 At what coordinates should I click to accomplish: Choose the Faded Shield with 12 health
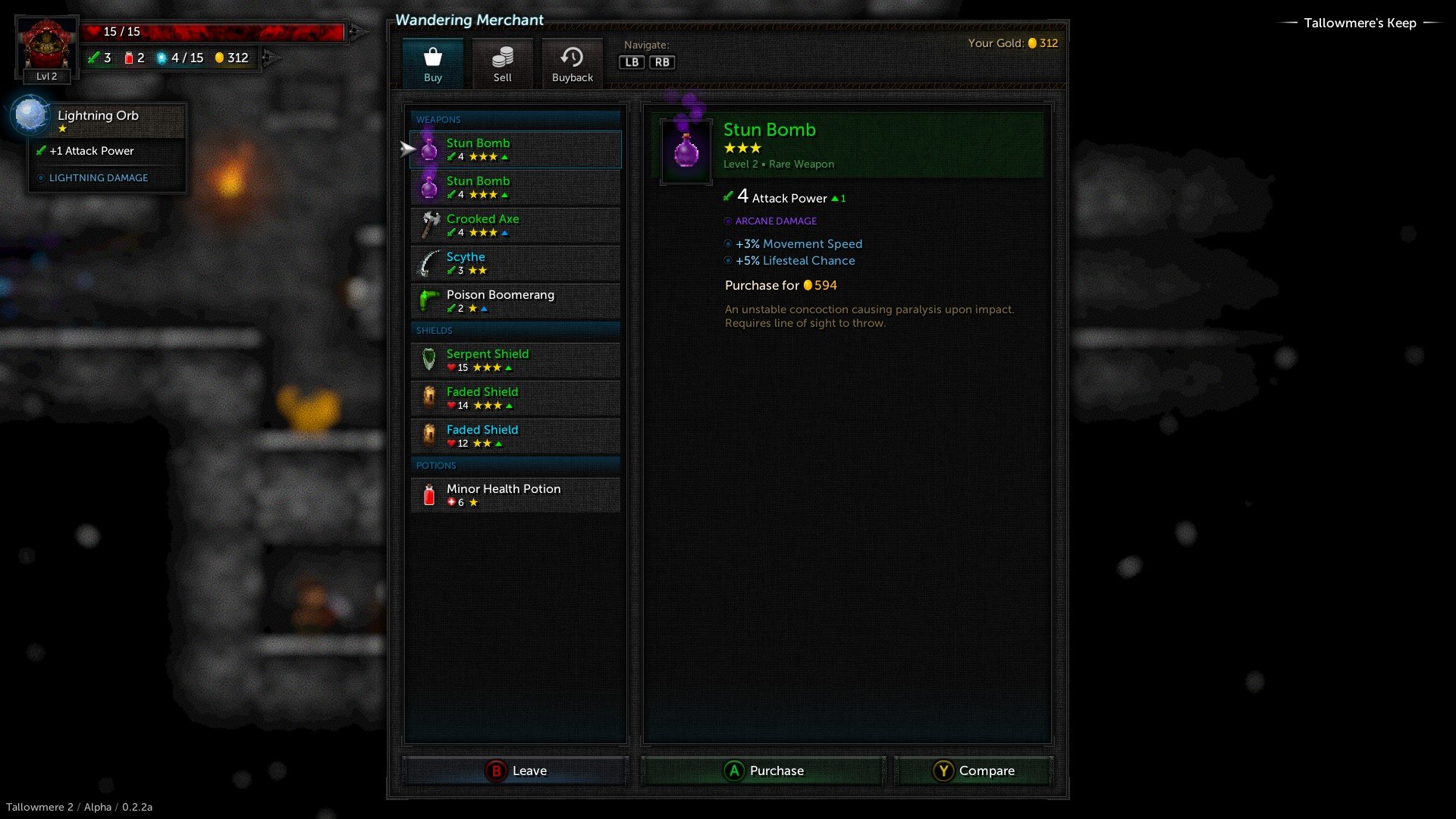[x=516, y=436]
